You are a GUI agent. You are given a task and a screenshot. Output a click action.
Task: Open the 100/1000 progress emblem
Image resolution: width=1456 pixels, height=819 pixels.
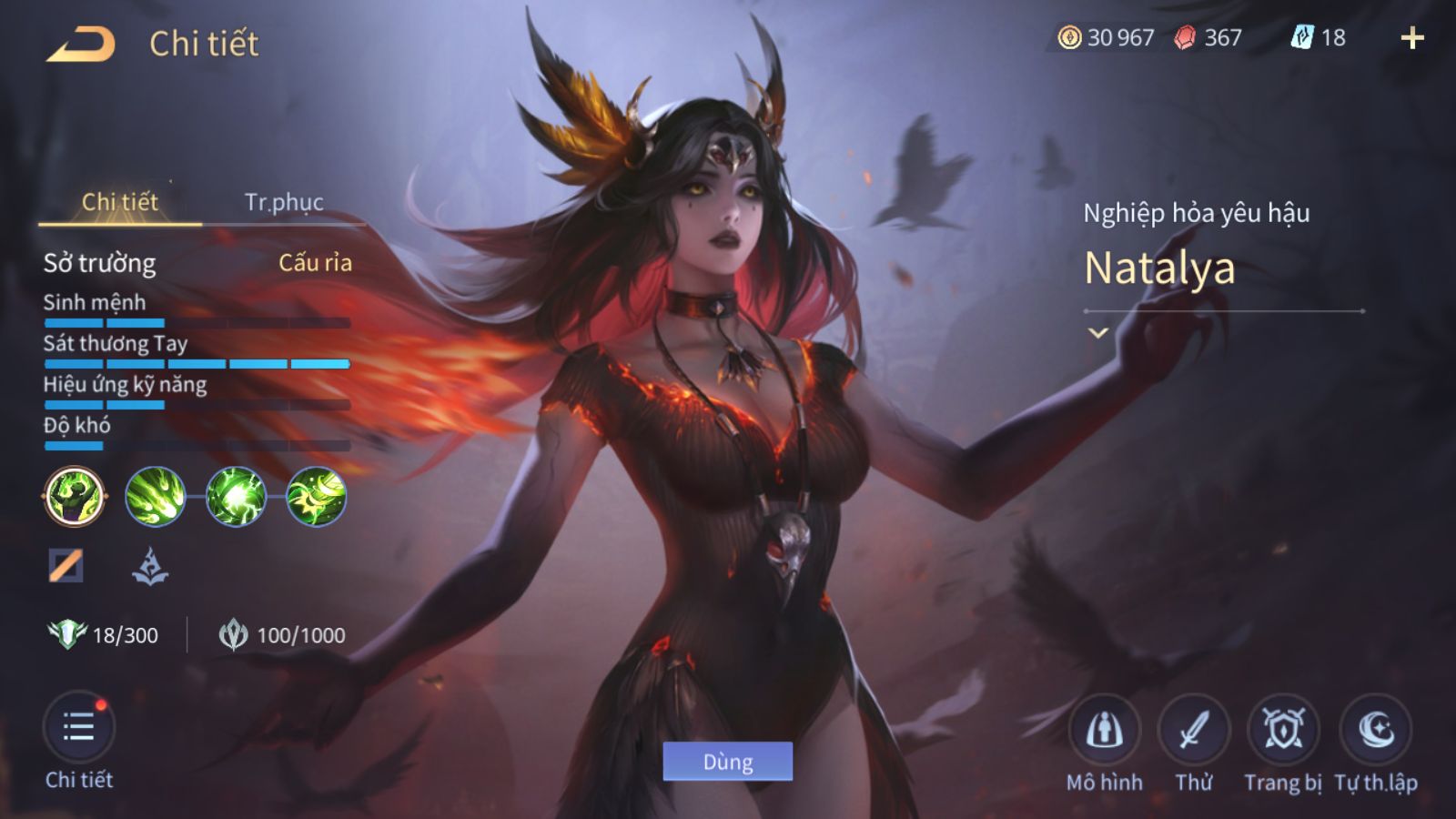(x=234, y=634)
